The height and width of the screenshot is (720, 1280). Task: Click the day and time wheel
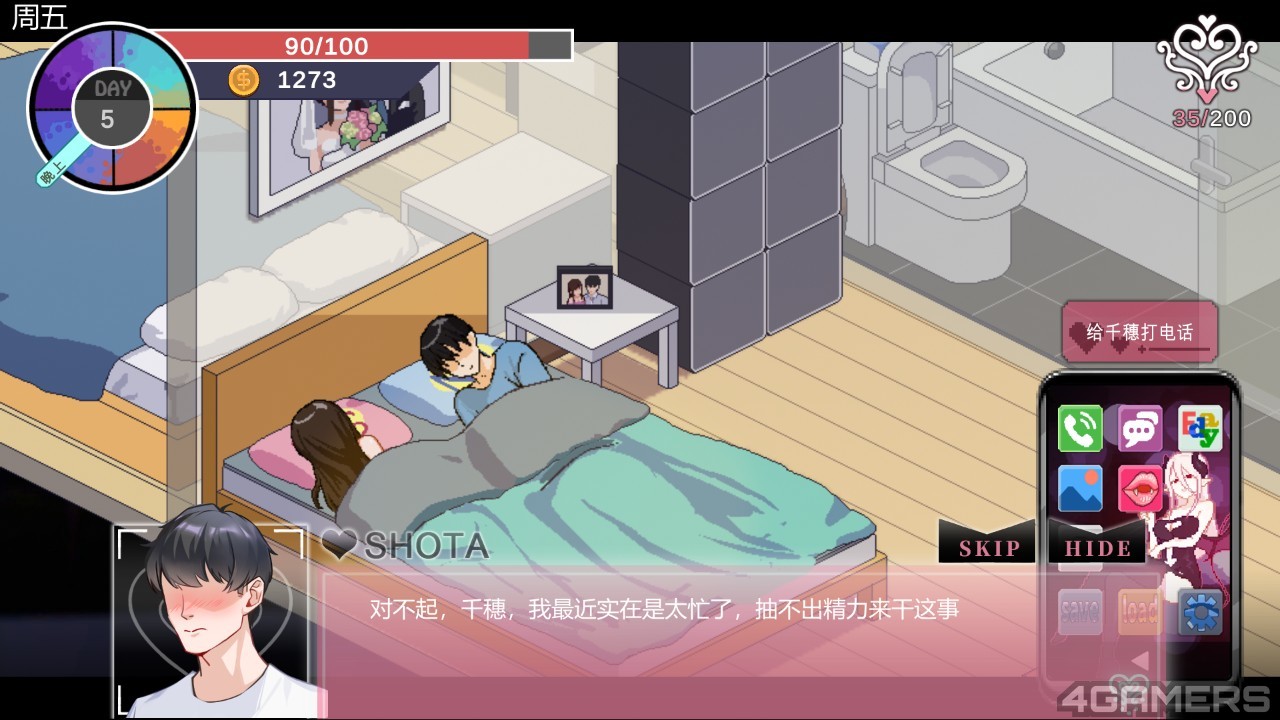112,108
